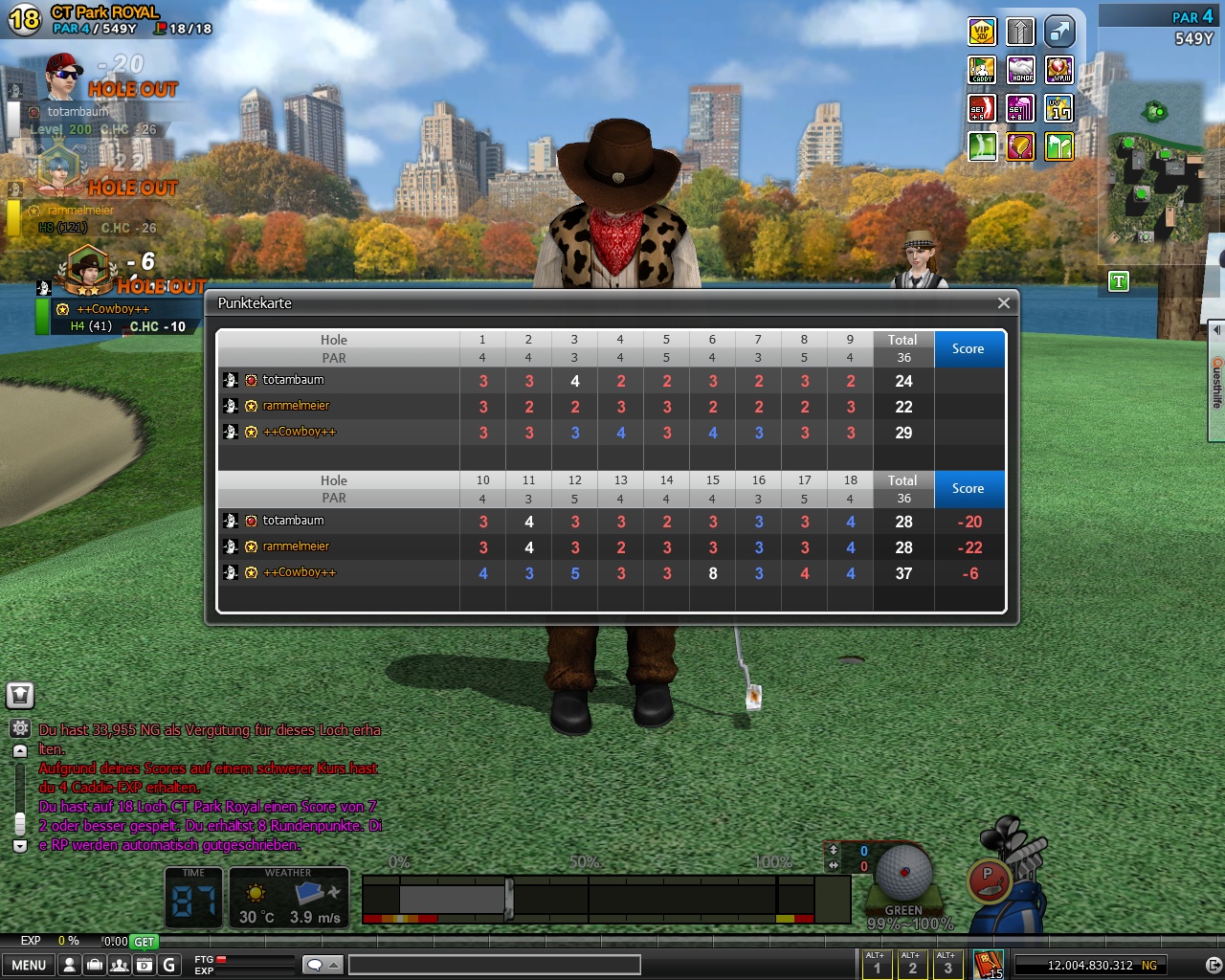This screenshot has height=980, width=1225.
Task: Open the character profile icon
Action: pyautogui.click(x=69, y=965)
